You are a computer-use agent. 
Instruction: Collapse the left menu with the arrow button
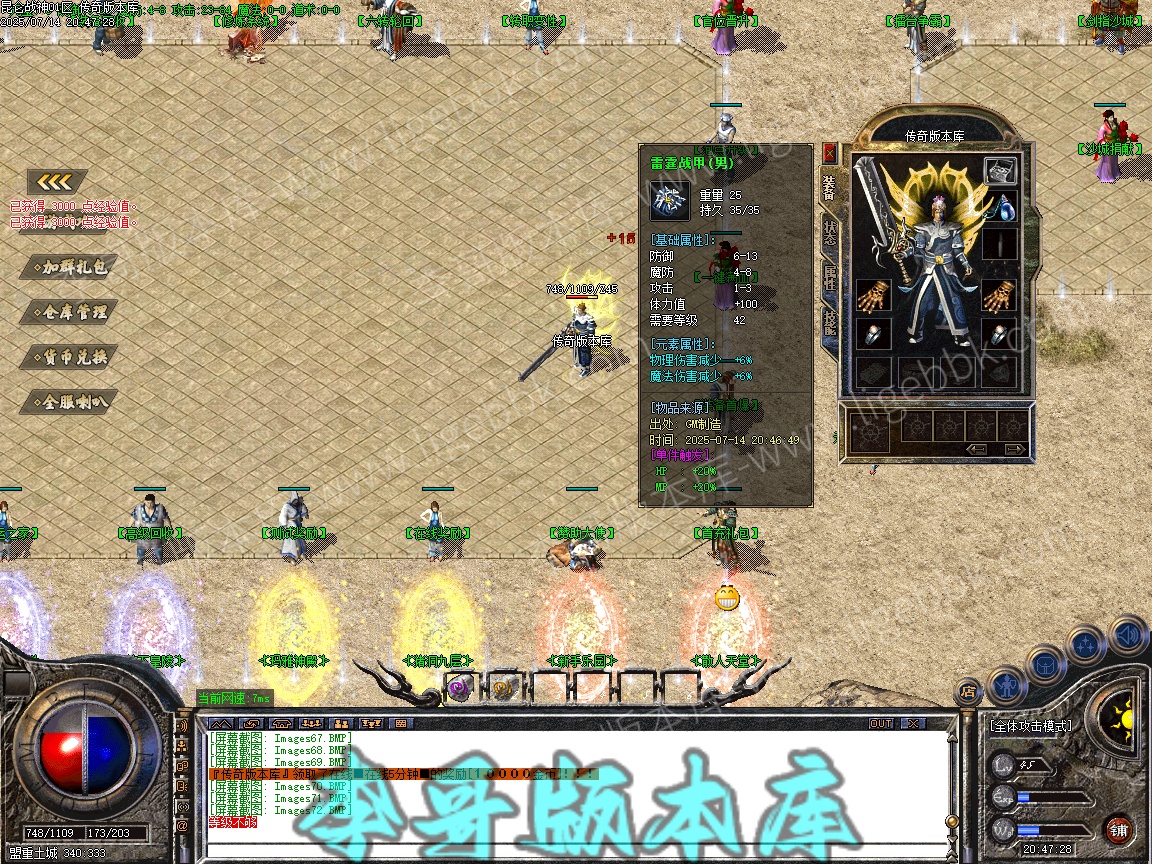57,181
